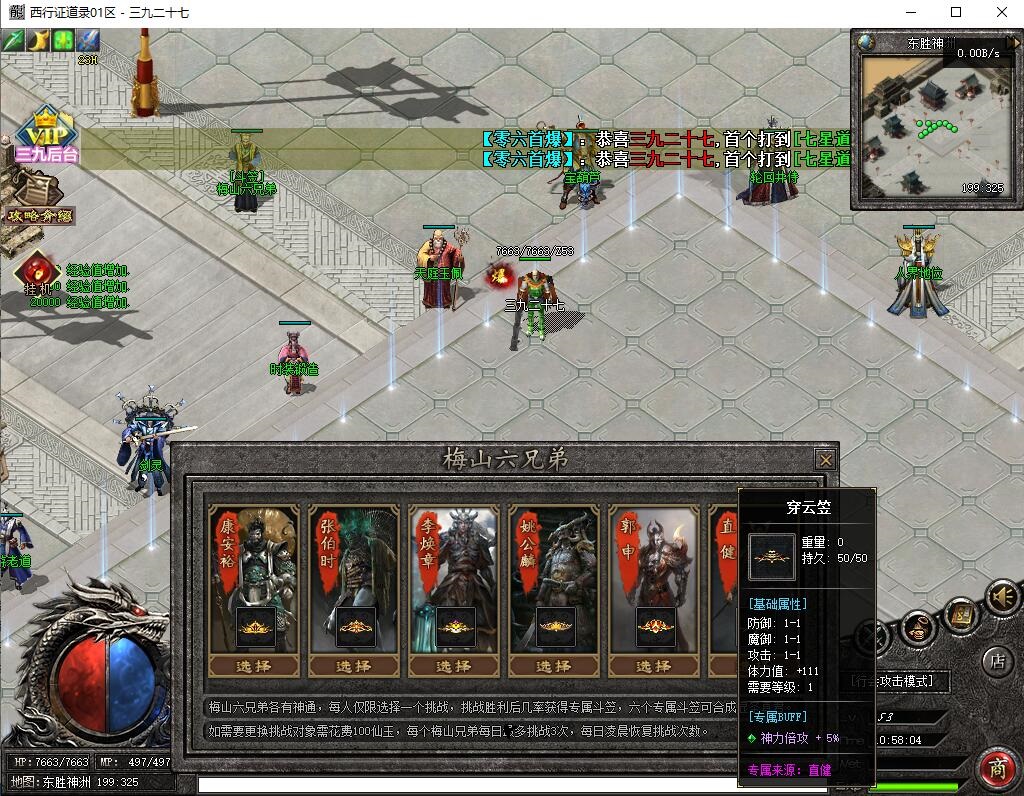Select 郭申 with the 选择 button
The width and height of the screenshot is (1024, 796).
(x=653, y=666)
